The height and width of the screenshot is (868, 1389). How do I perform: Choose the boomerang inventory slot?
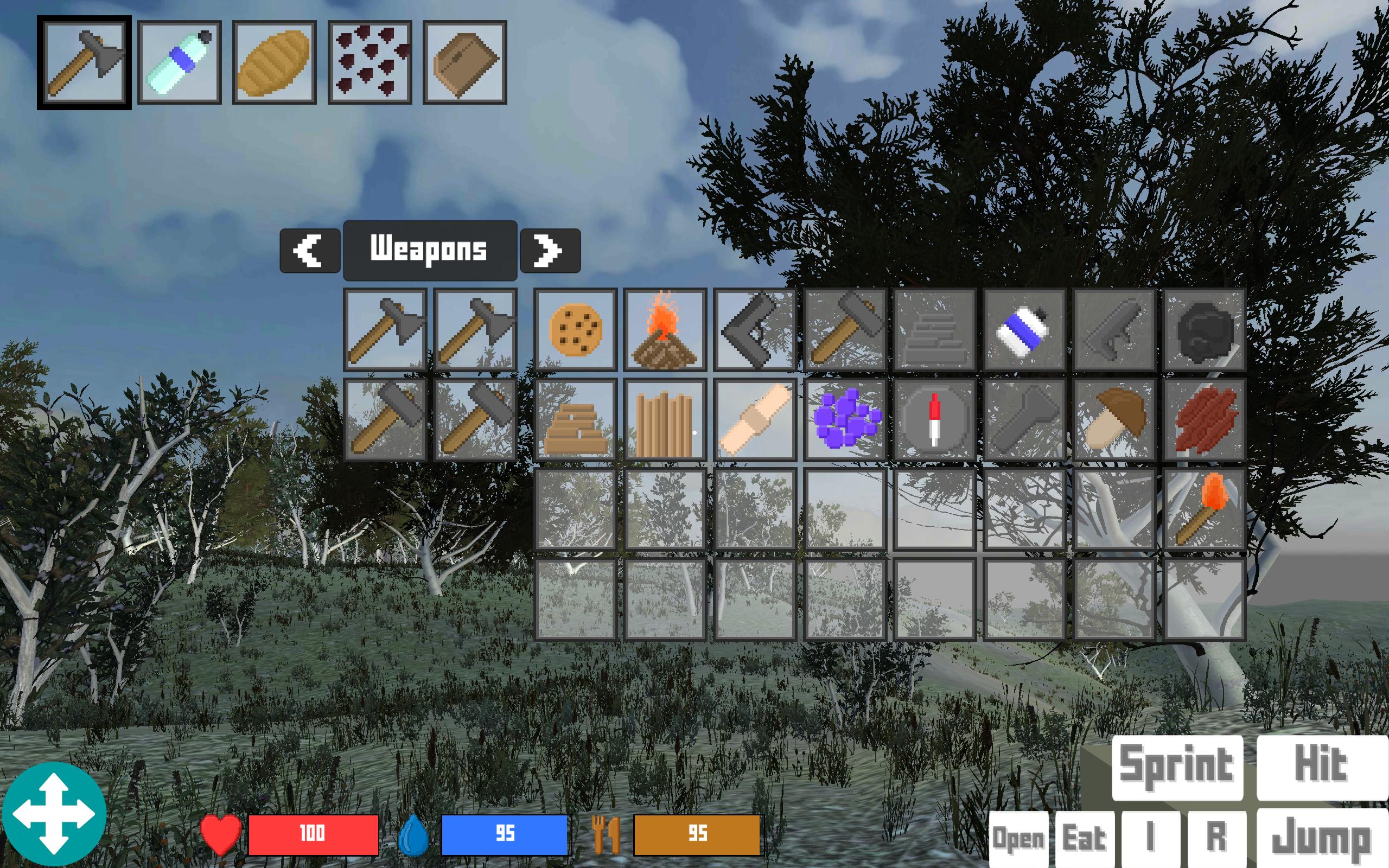(754, 329)
